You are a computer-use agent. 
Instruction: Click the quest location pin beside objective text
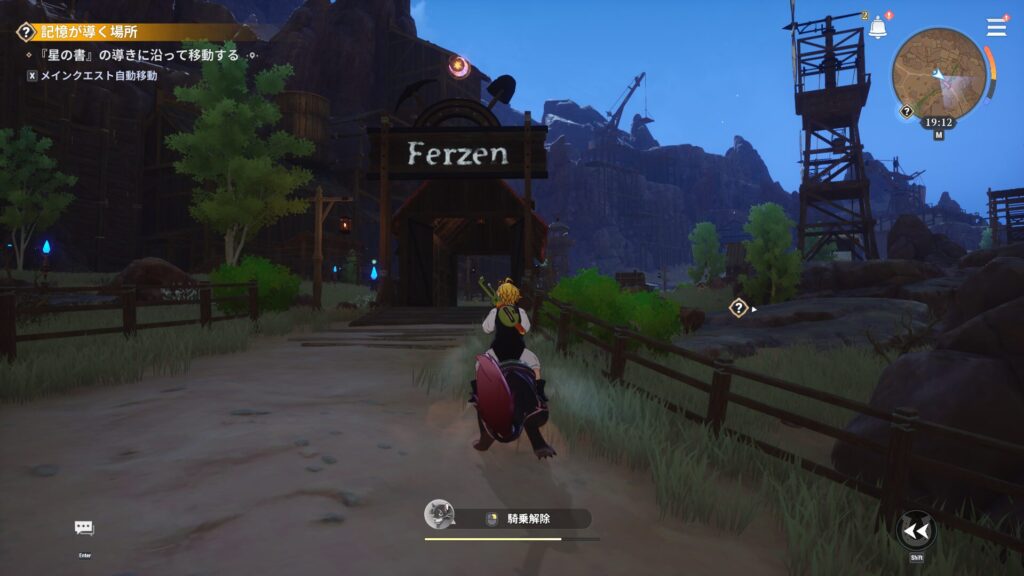pos(254,55)
